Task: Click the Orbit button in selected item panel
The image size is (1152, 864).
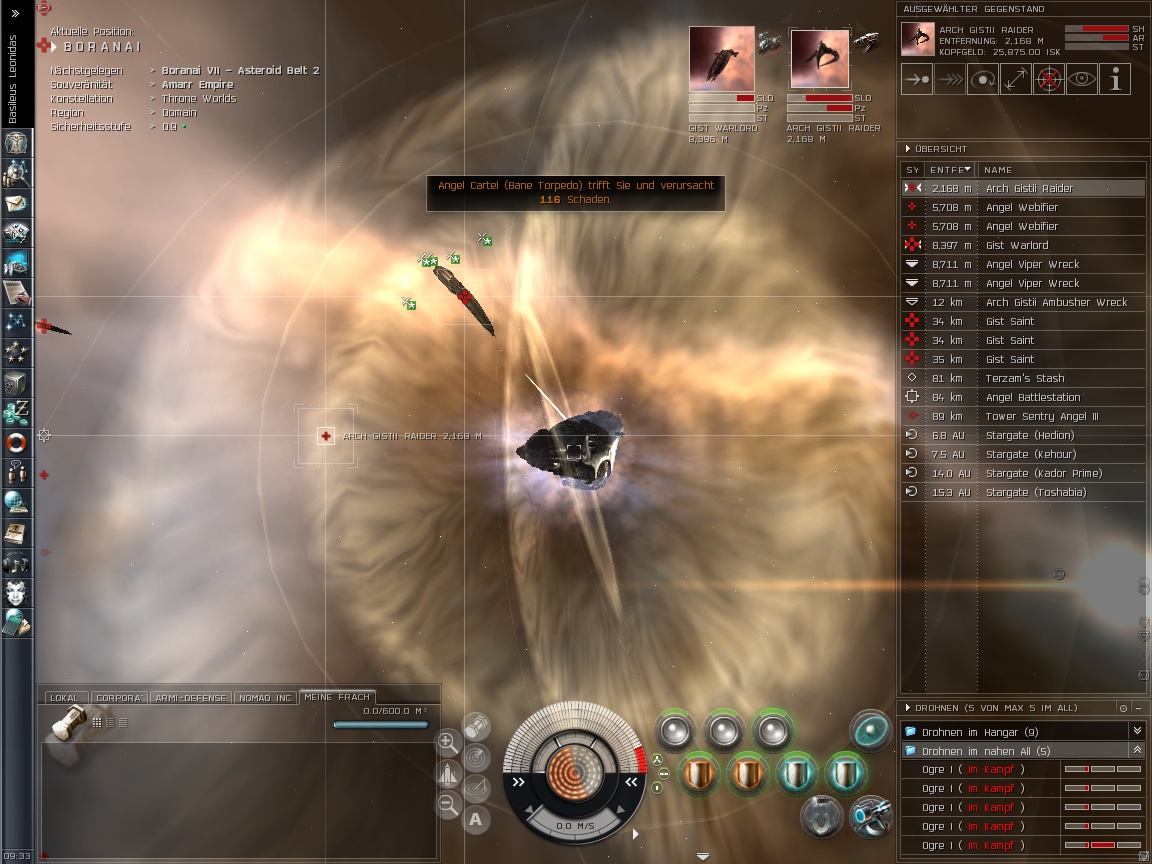Action: pyautogui.click(x=983, y=79)
